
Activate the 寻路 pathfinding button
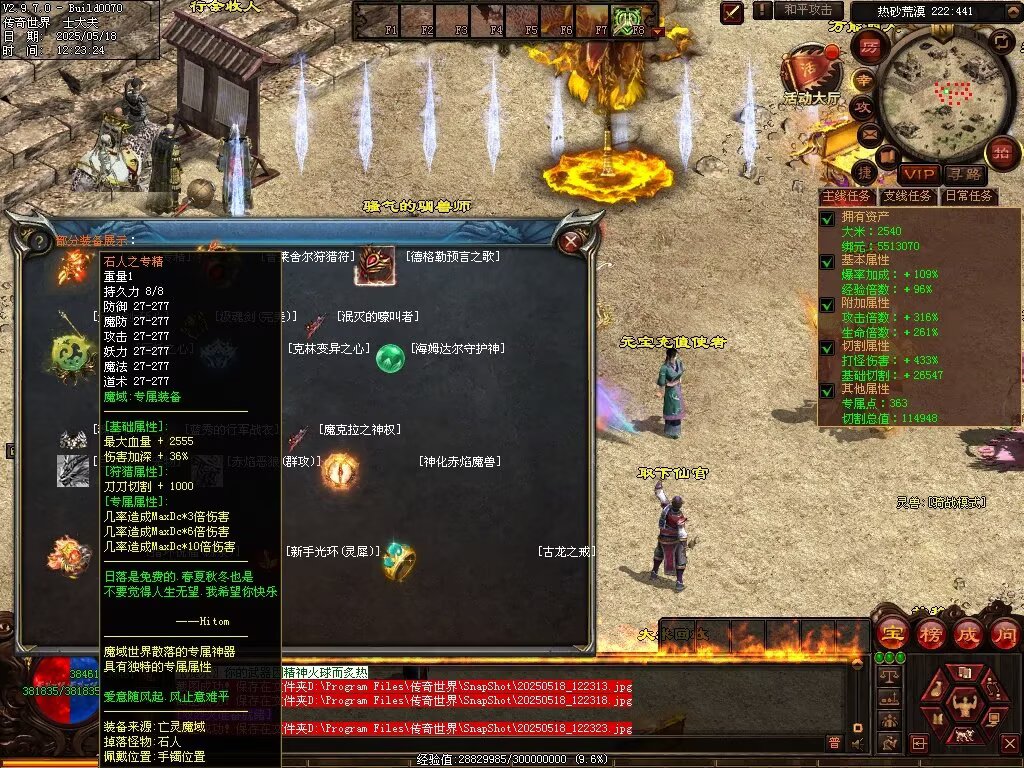964,174
